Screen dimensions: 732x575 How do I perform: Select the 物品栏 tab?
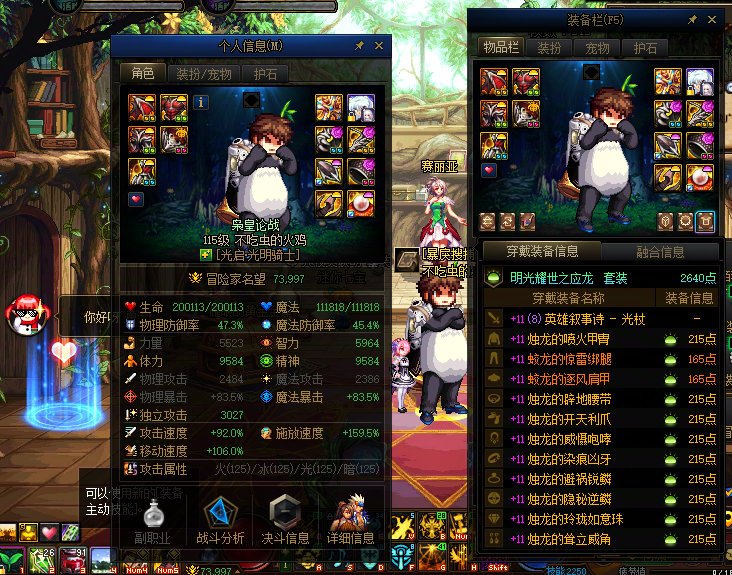tap(500, 48)
